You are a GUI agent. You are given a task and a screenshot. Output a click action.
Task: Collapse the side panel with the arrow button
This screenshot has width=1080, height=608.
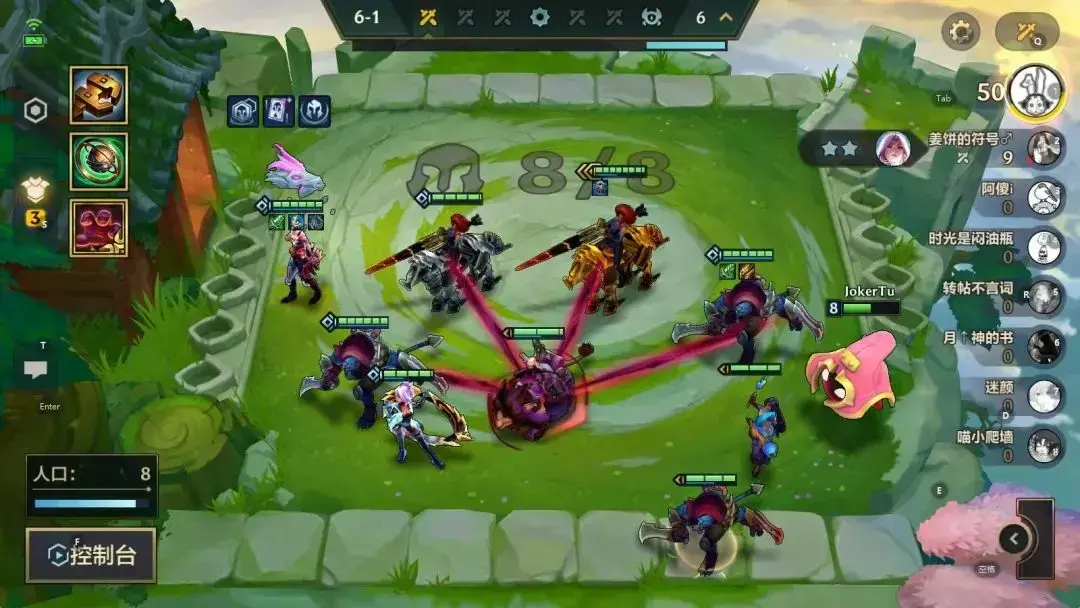tap(1014, 539)
